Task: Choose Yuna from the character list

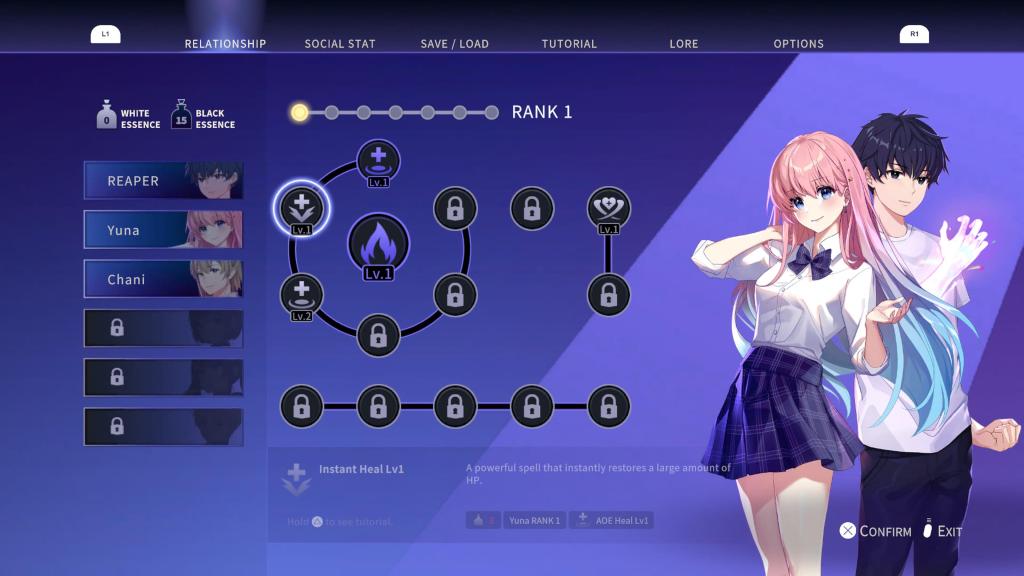Action: (x=163, y=230)
